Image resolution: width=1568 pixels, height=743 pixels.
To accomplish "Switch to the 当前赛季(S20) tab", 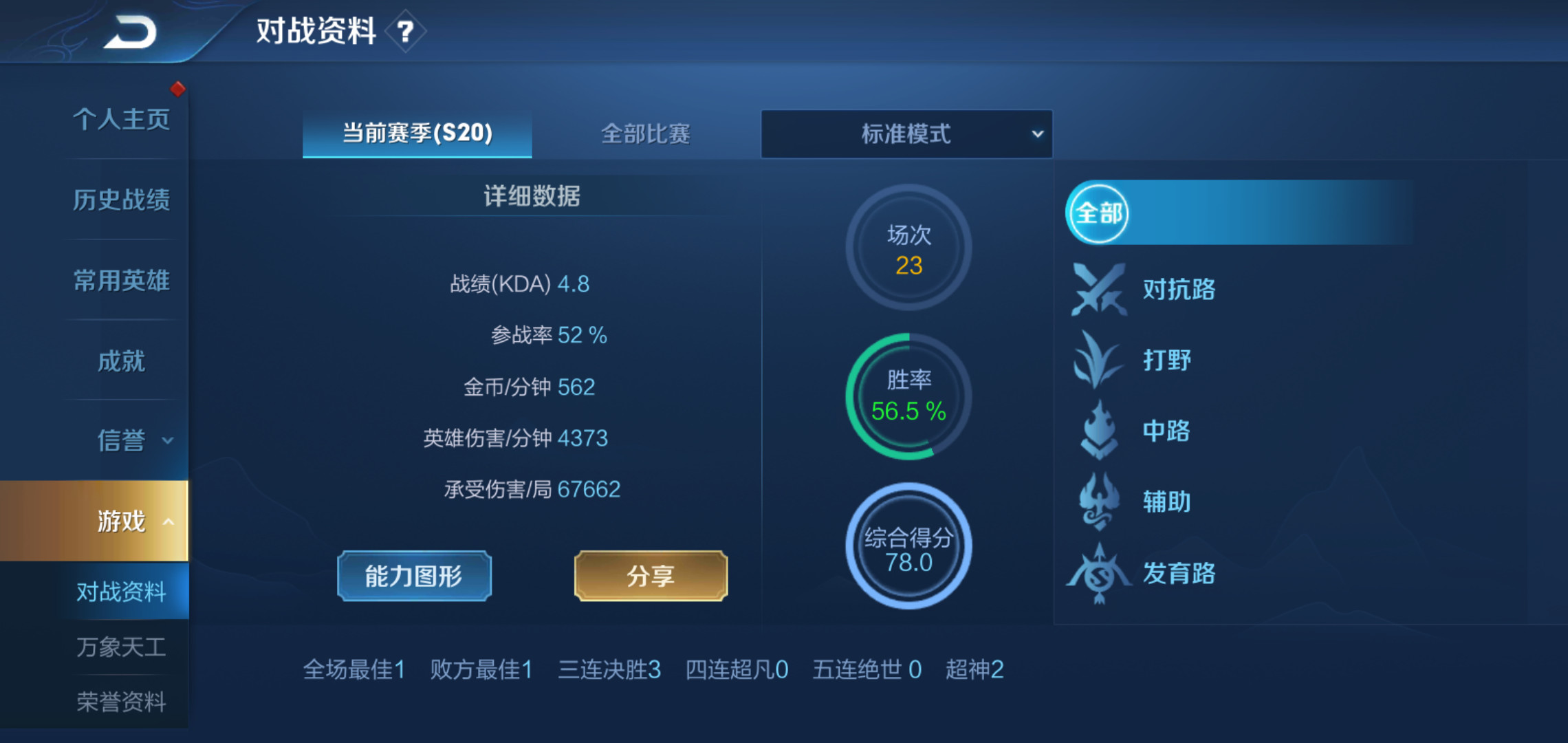I will [x=416, y=134].
